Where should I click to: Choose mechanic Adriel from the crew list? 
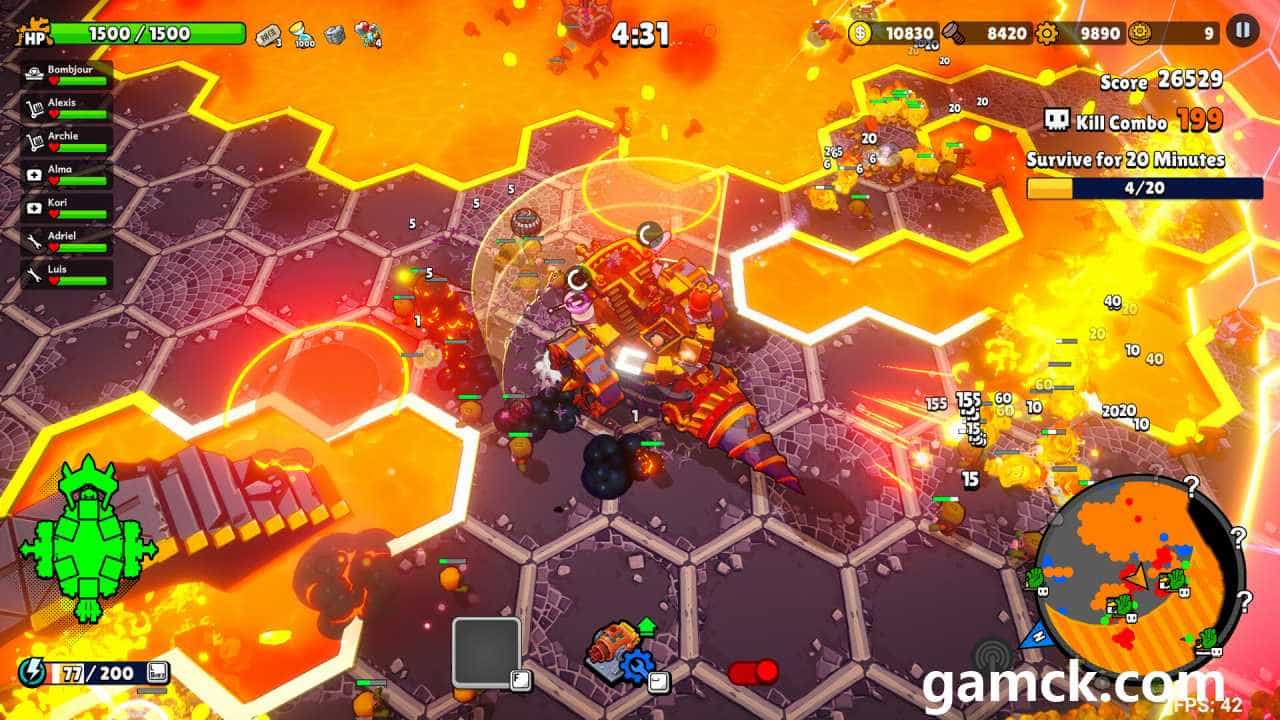click(66, 241)
